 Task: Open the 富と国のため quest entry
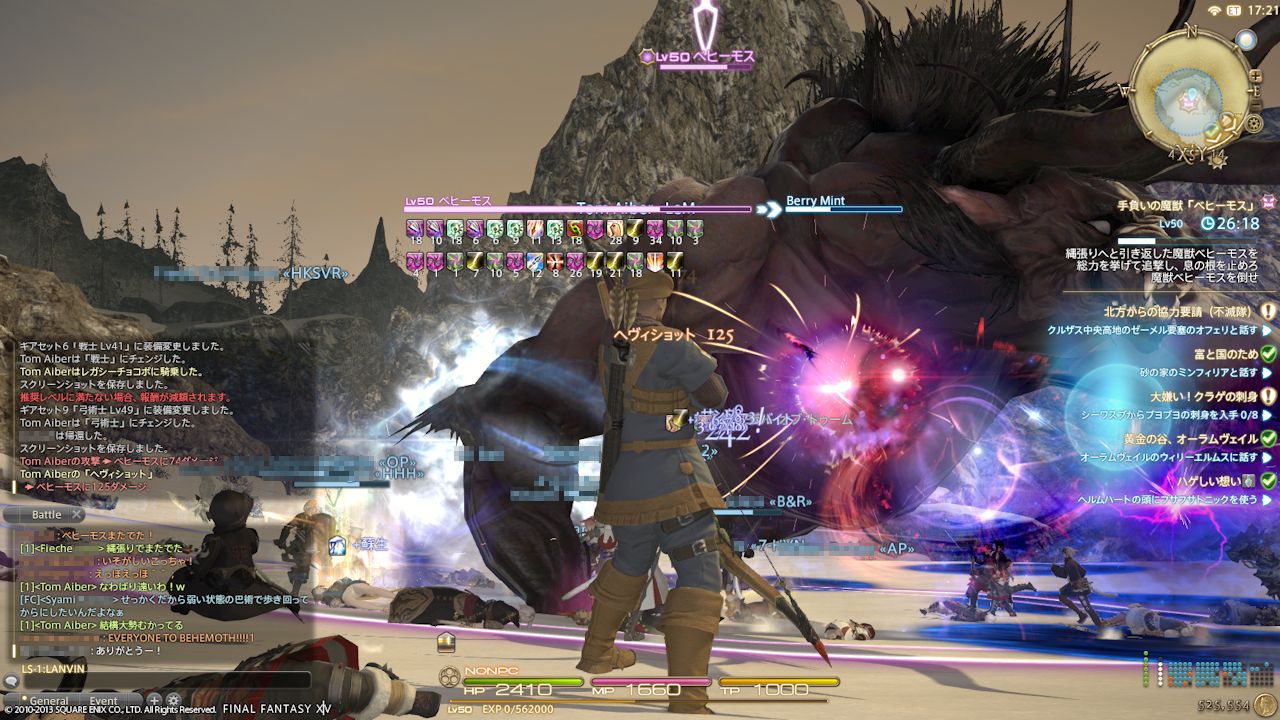pyautogui.click(x=1225, y=354)
